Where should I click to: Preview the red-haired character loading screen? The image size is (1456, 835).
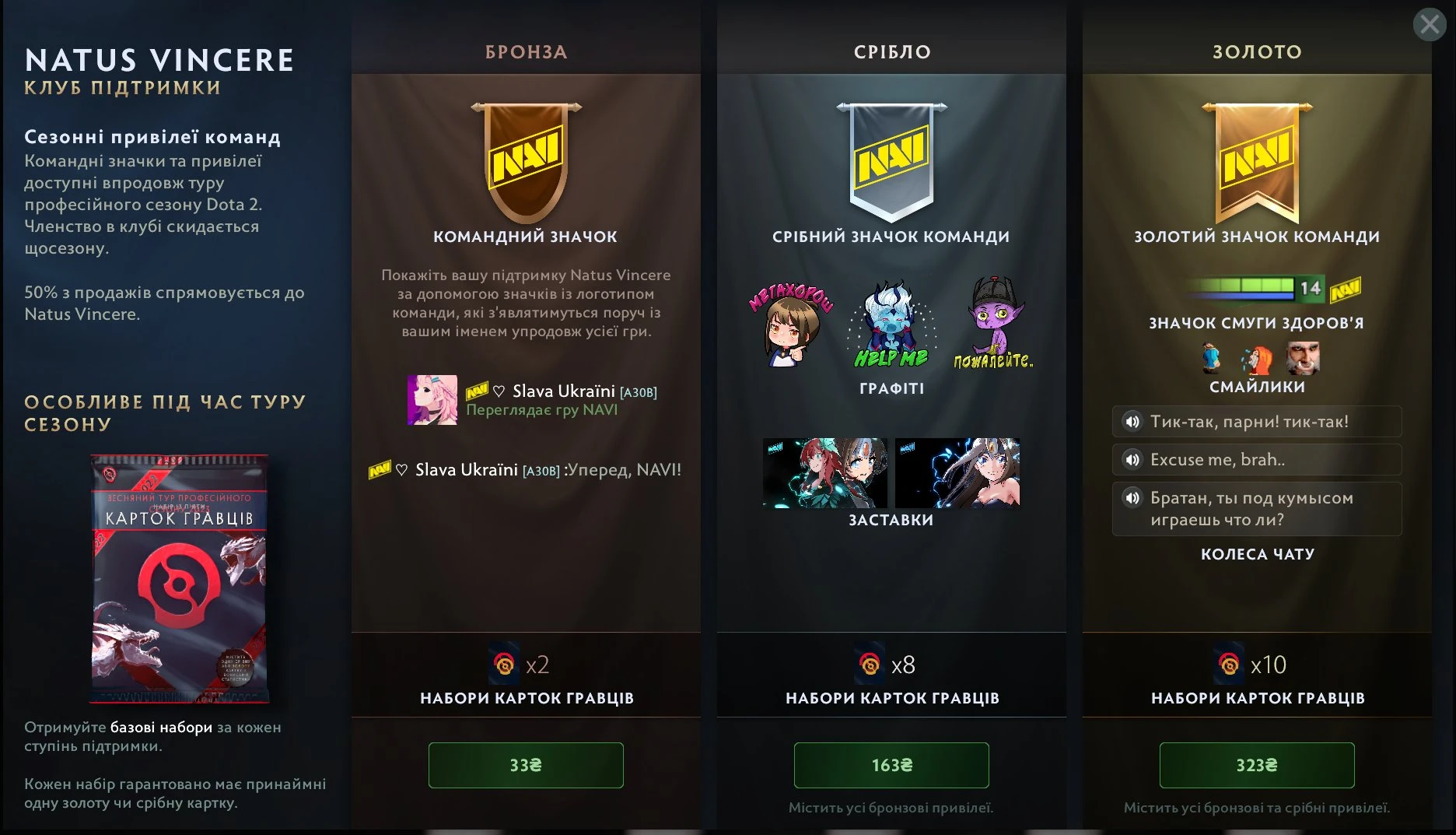click(825, 473)
